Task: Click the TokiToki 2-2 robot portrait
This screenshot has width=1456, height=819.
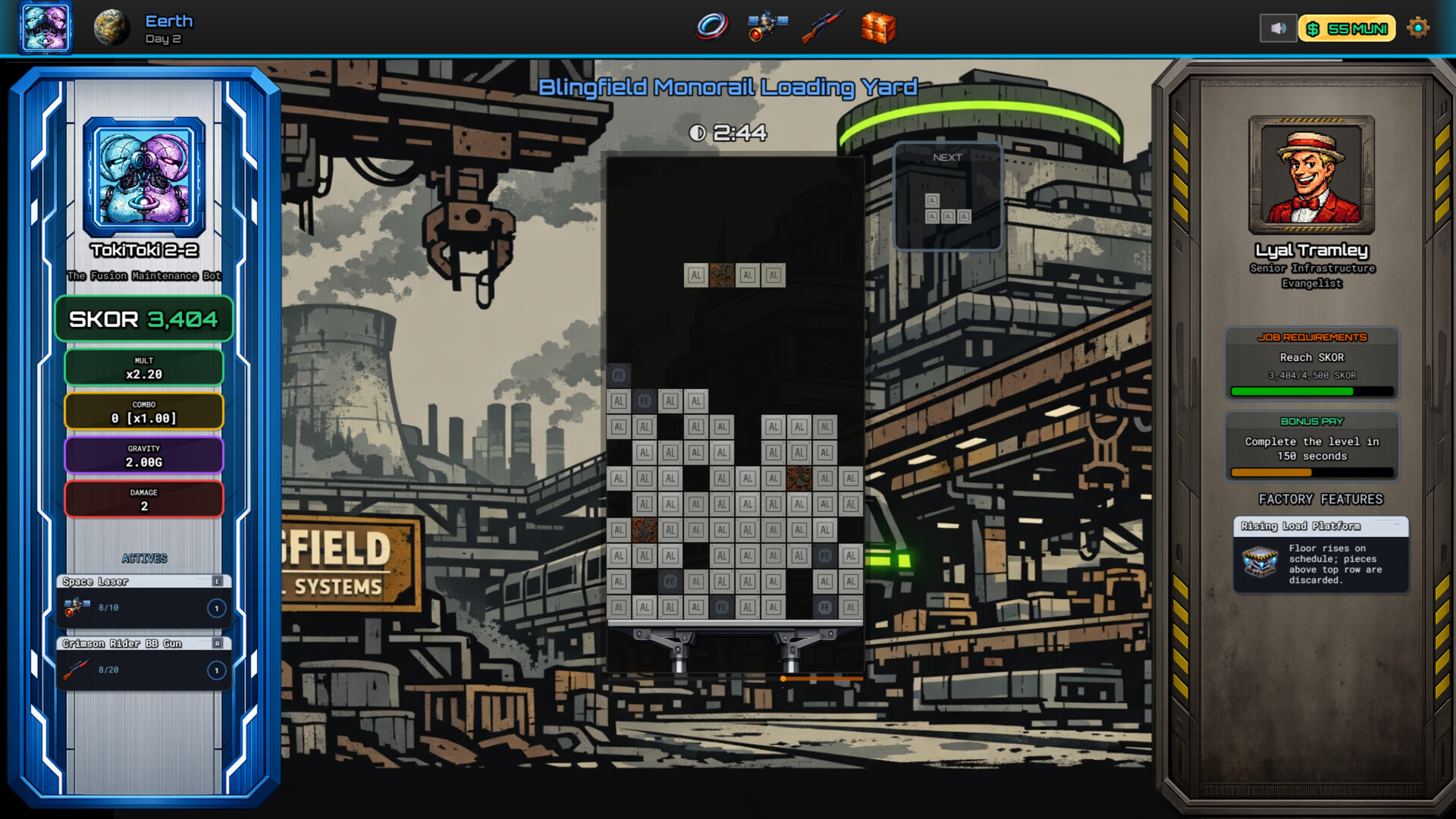Action: click(x=143, y=176)
